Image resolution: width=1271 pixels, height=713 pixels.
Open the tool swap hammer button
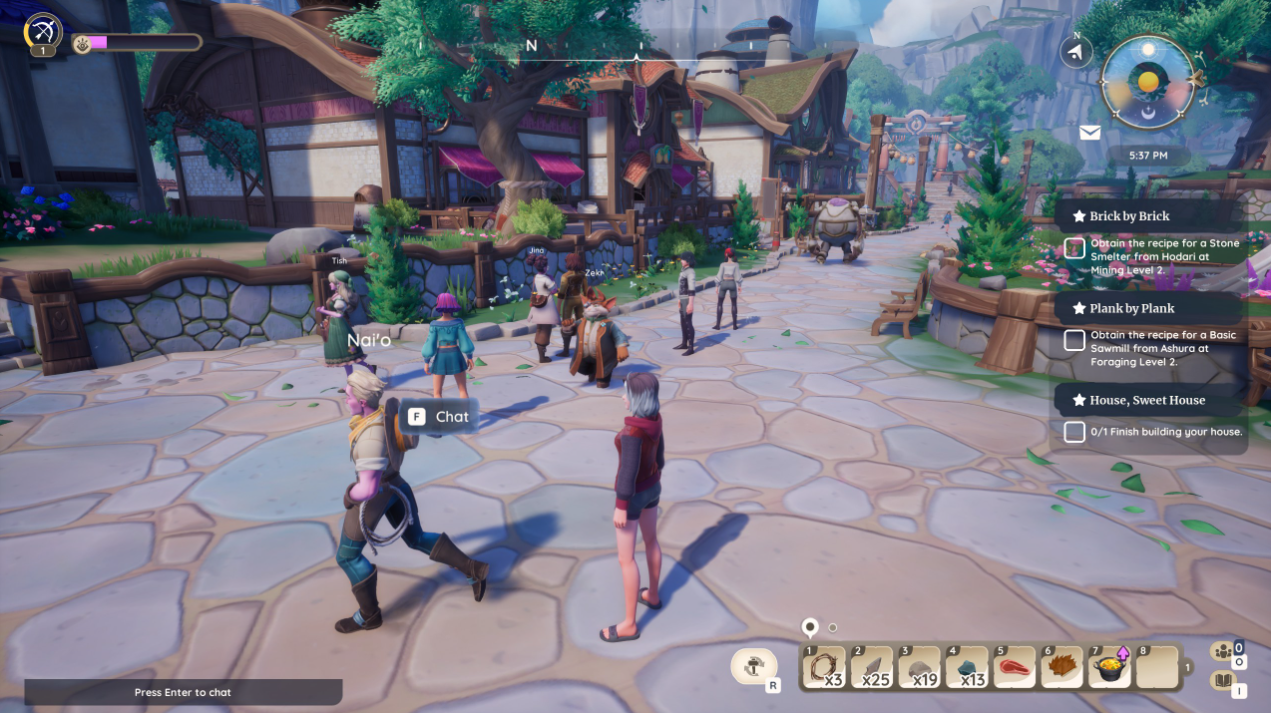tap(755, 667)
